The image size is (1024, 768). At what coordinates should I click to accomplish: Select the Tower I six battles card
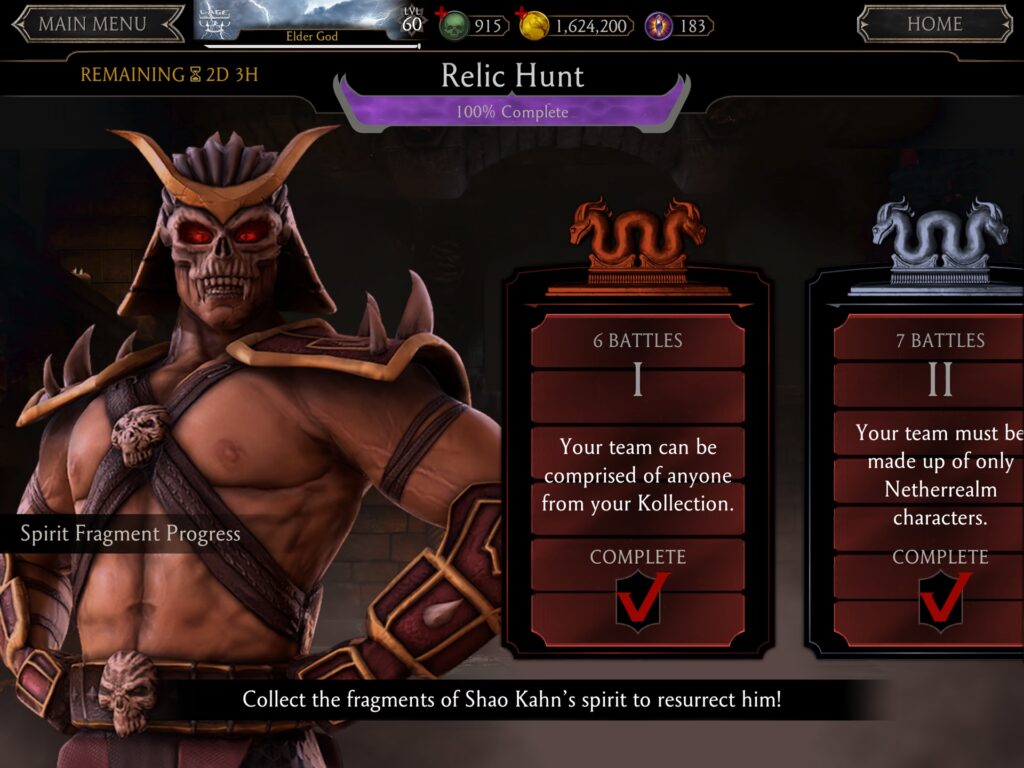click(638, 470)
